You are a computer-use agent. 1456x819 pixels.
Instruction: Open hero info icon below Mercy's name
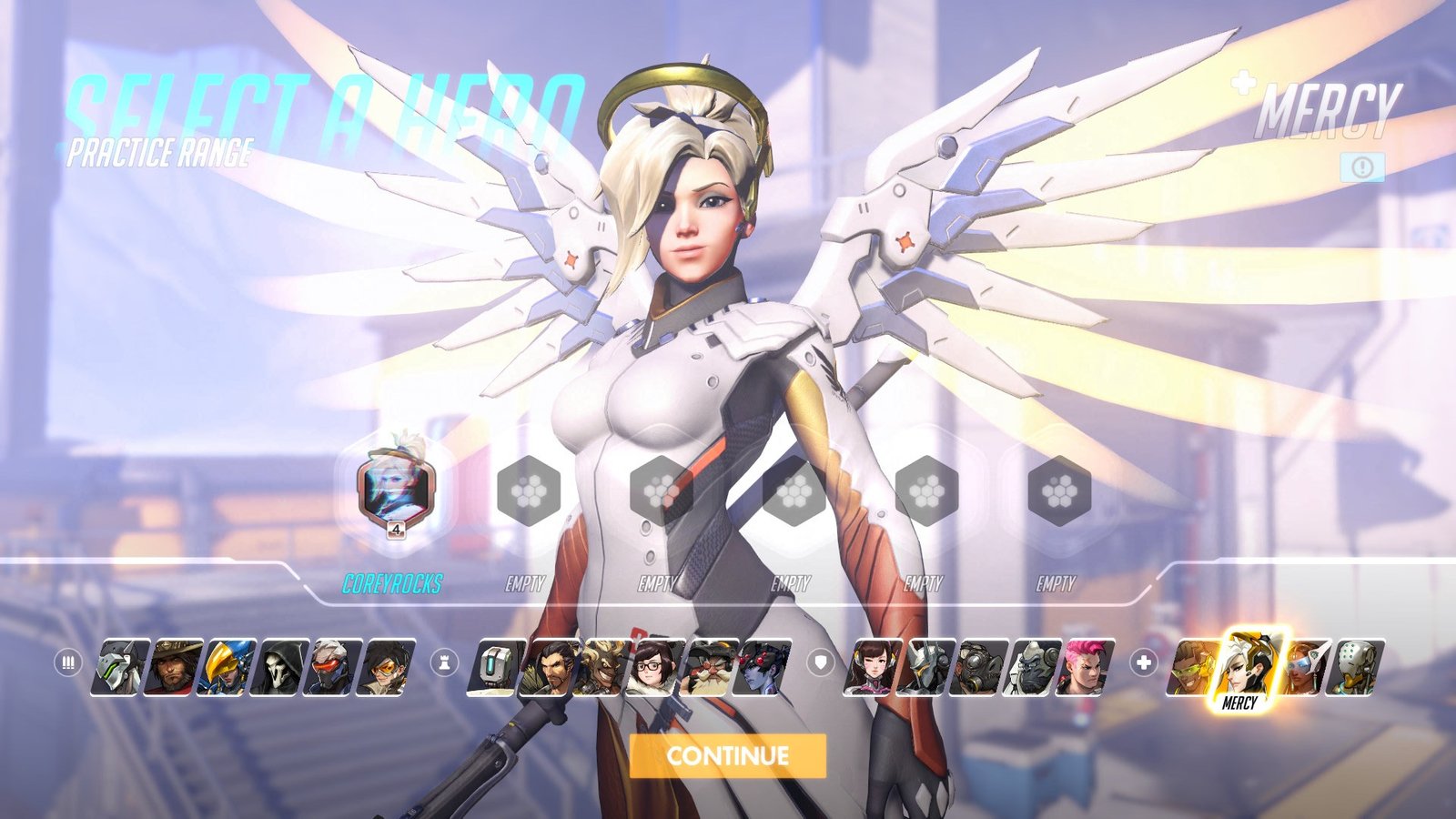pos(1362,167)
